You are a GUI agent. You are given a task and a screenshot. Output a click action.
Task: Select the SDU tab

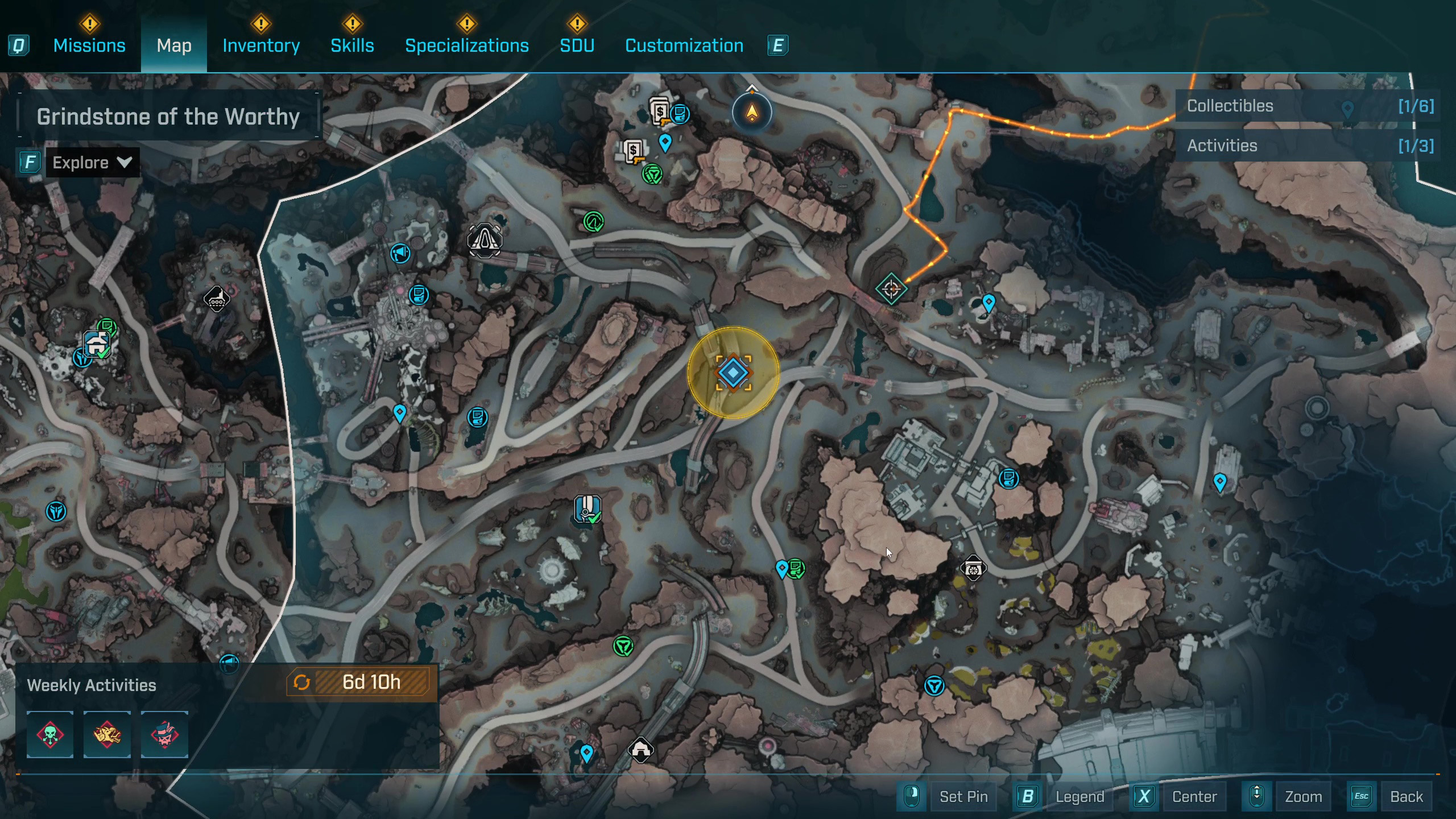click(577, 45)
